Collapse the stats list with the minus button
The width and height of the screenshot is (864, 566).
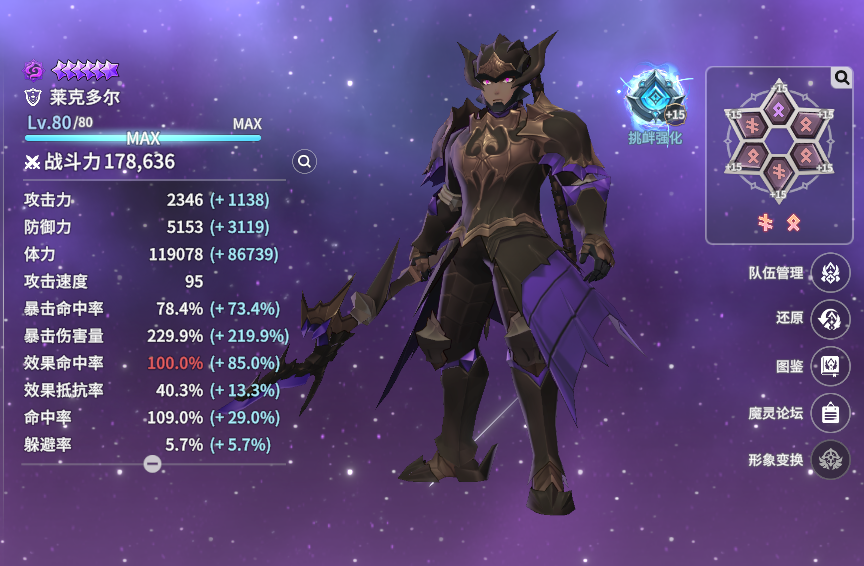coord(152,464)
